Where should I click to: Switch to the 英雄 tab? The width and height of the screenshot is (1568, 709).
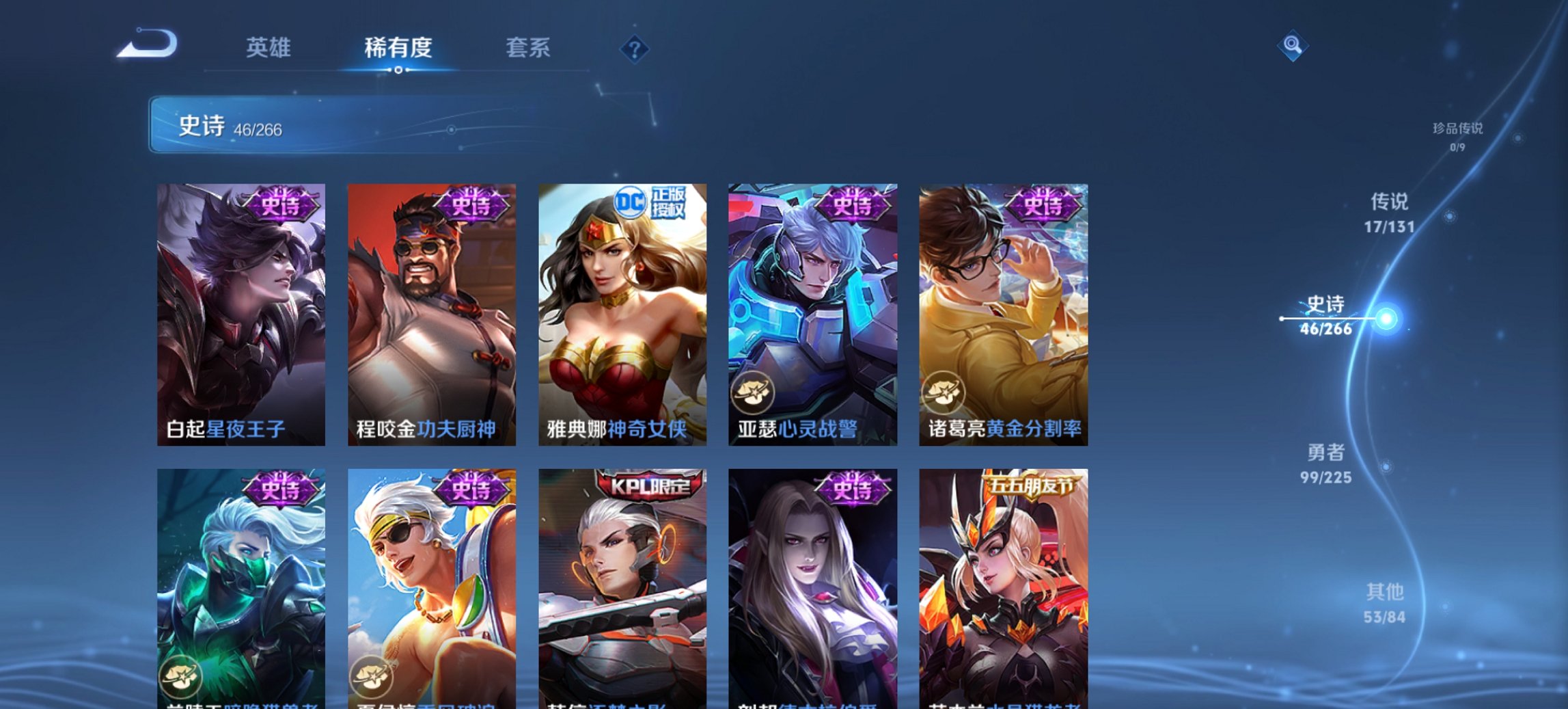tap(271, 48)
